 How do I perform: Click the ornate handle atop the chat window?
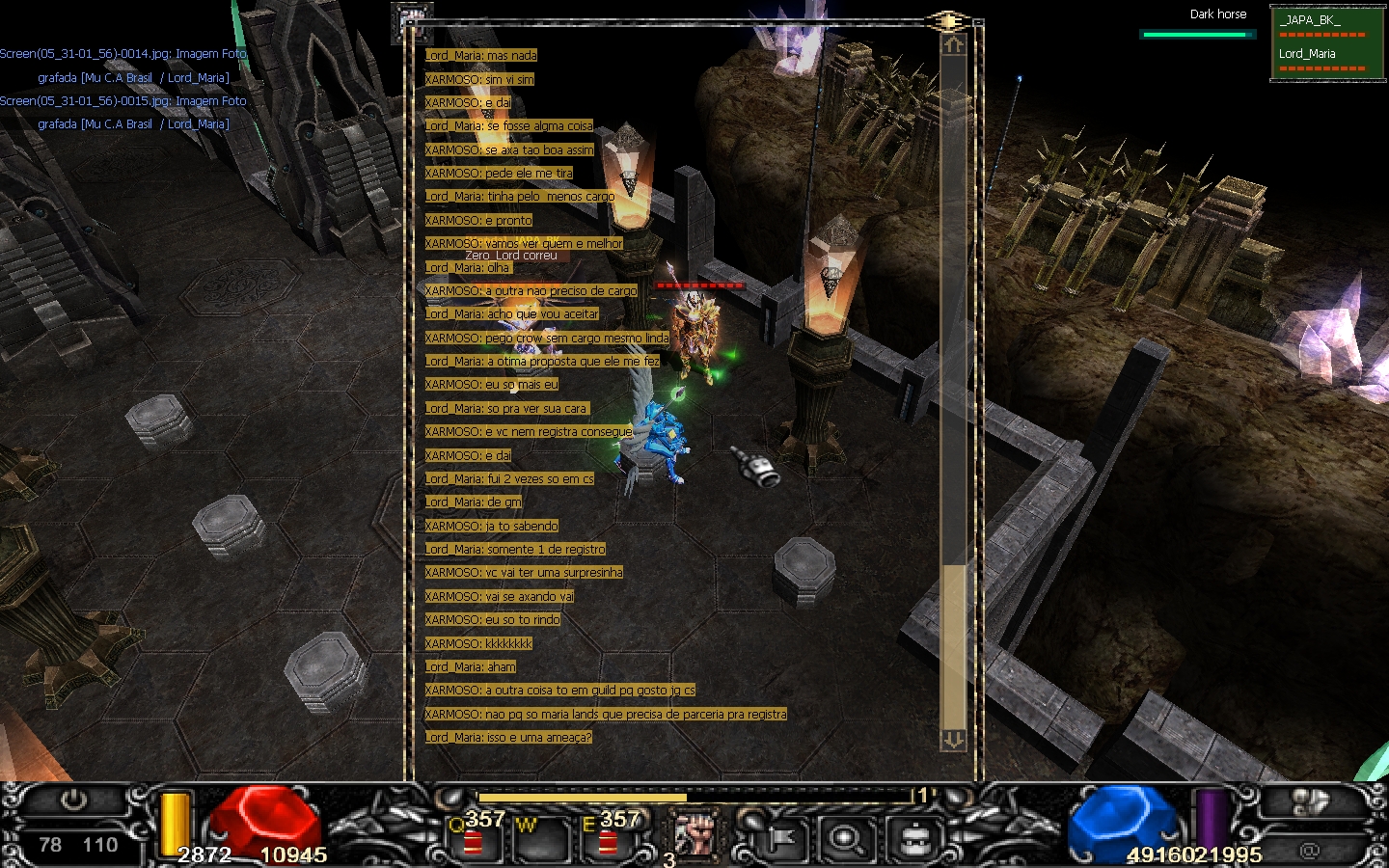coord(948,21)
